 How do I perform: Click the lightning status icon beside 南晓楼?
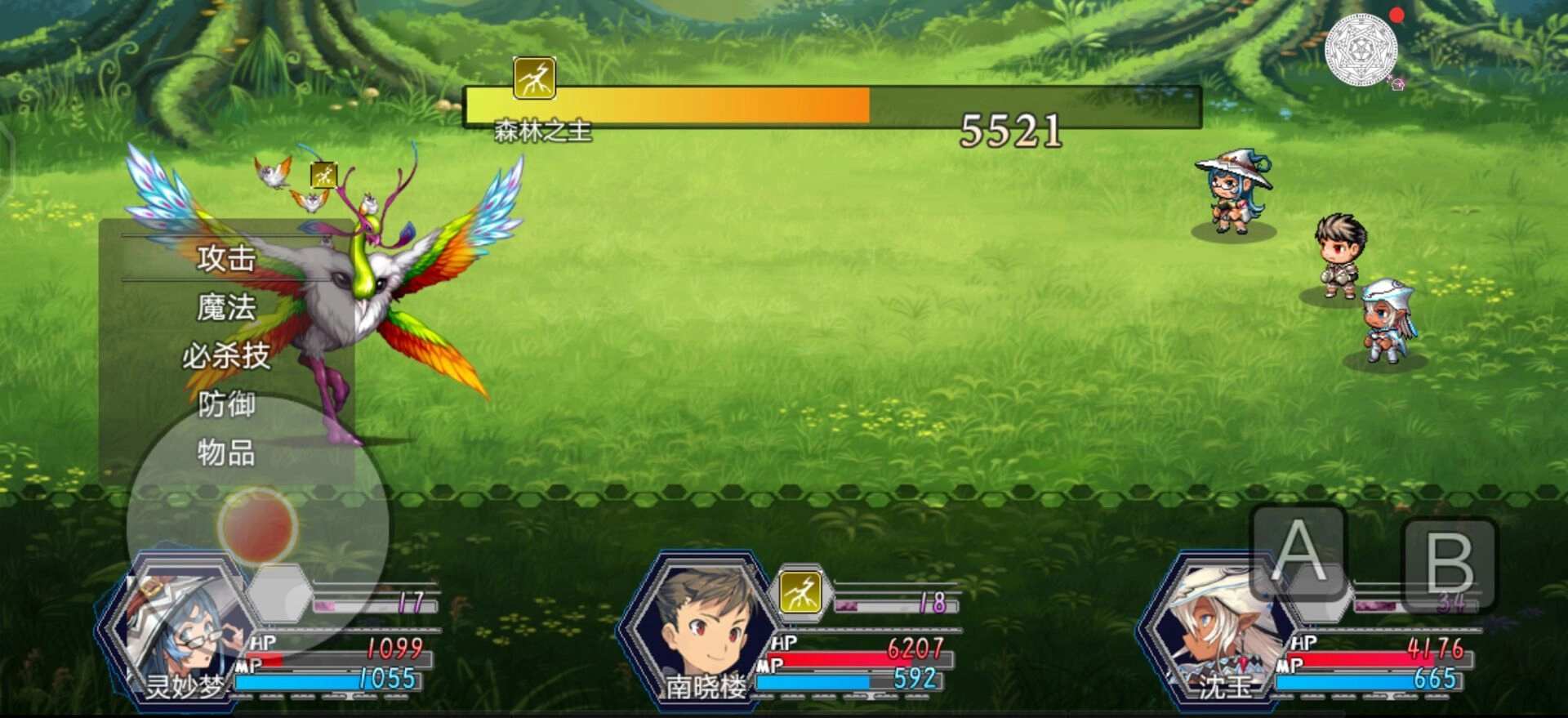[800, 592]
